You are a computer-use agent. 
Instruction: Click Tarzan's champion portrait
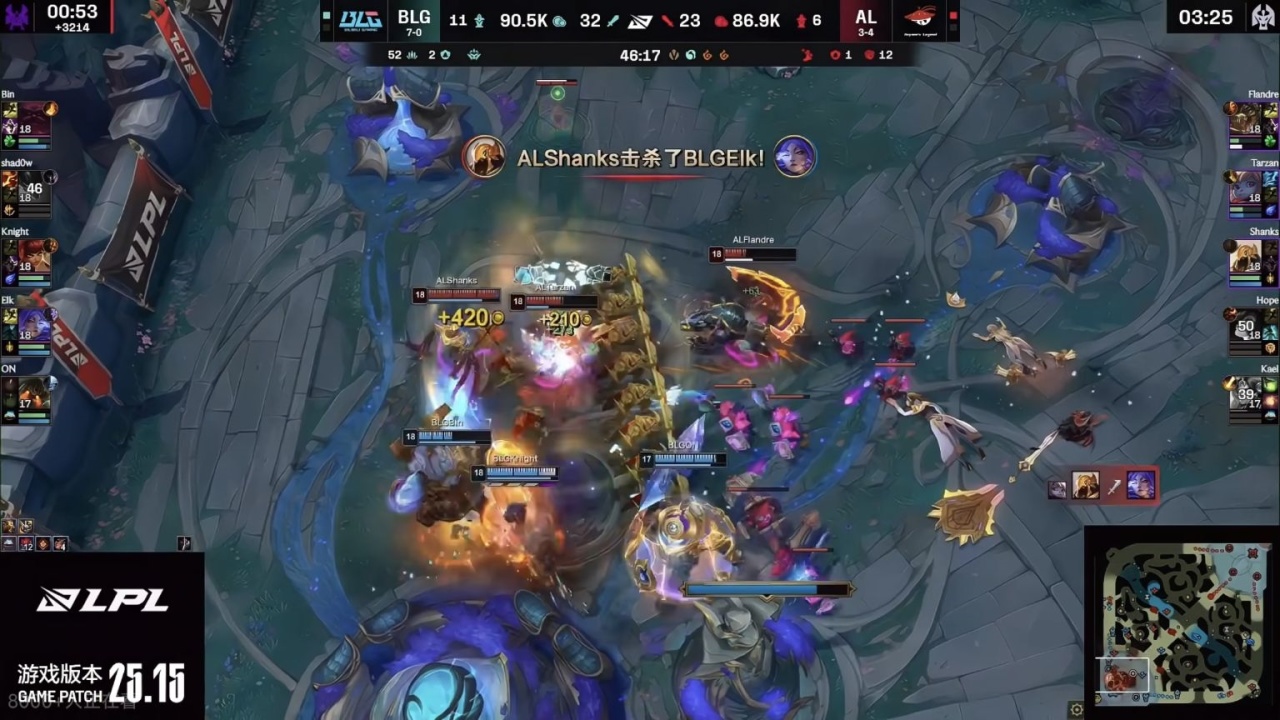(x=1245, y=187)
